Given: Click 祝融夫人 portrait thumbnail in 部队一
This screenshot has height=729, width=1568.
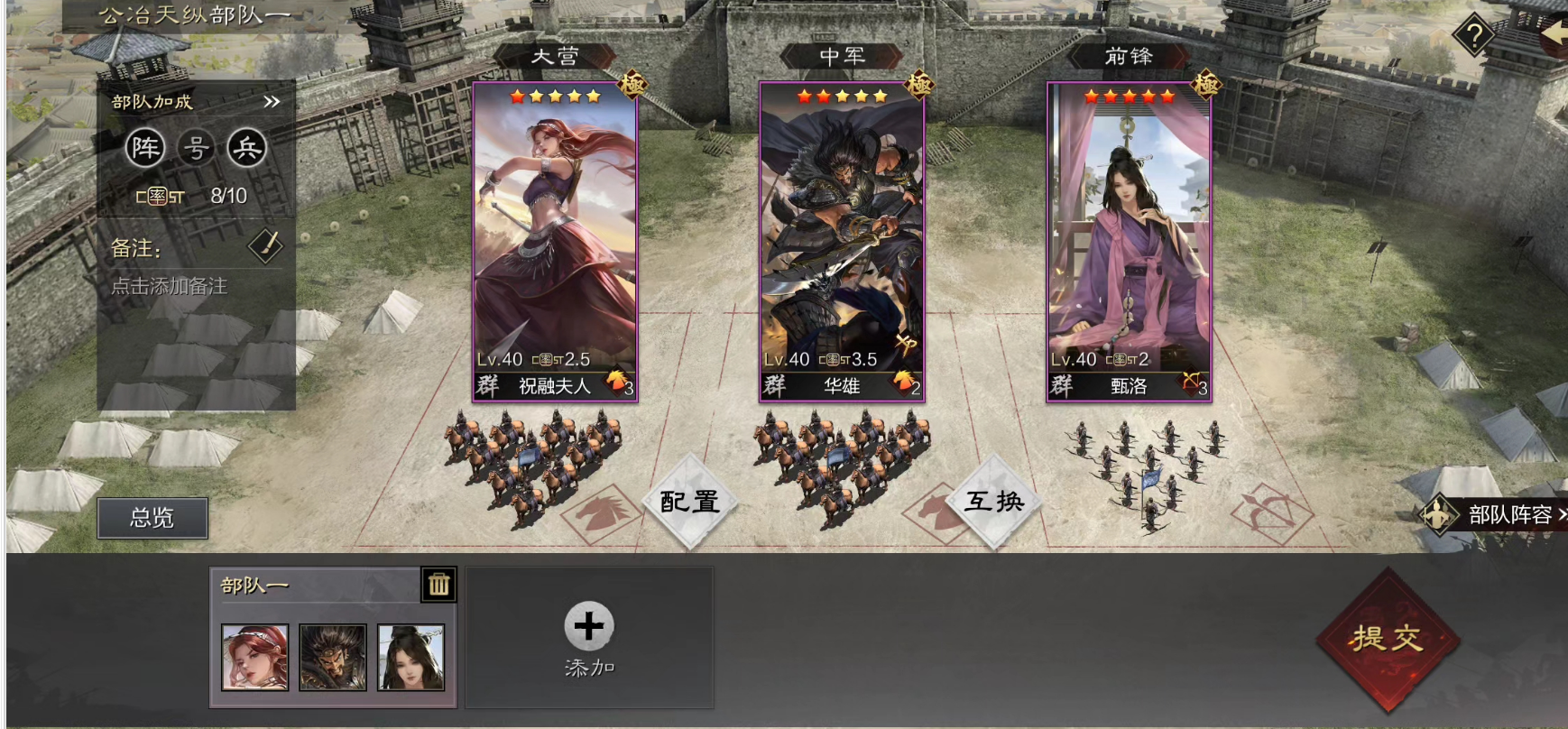Looking at the screenshot, I should (255, 657).
